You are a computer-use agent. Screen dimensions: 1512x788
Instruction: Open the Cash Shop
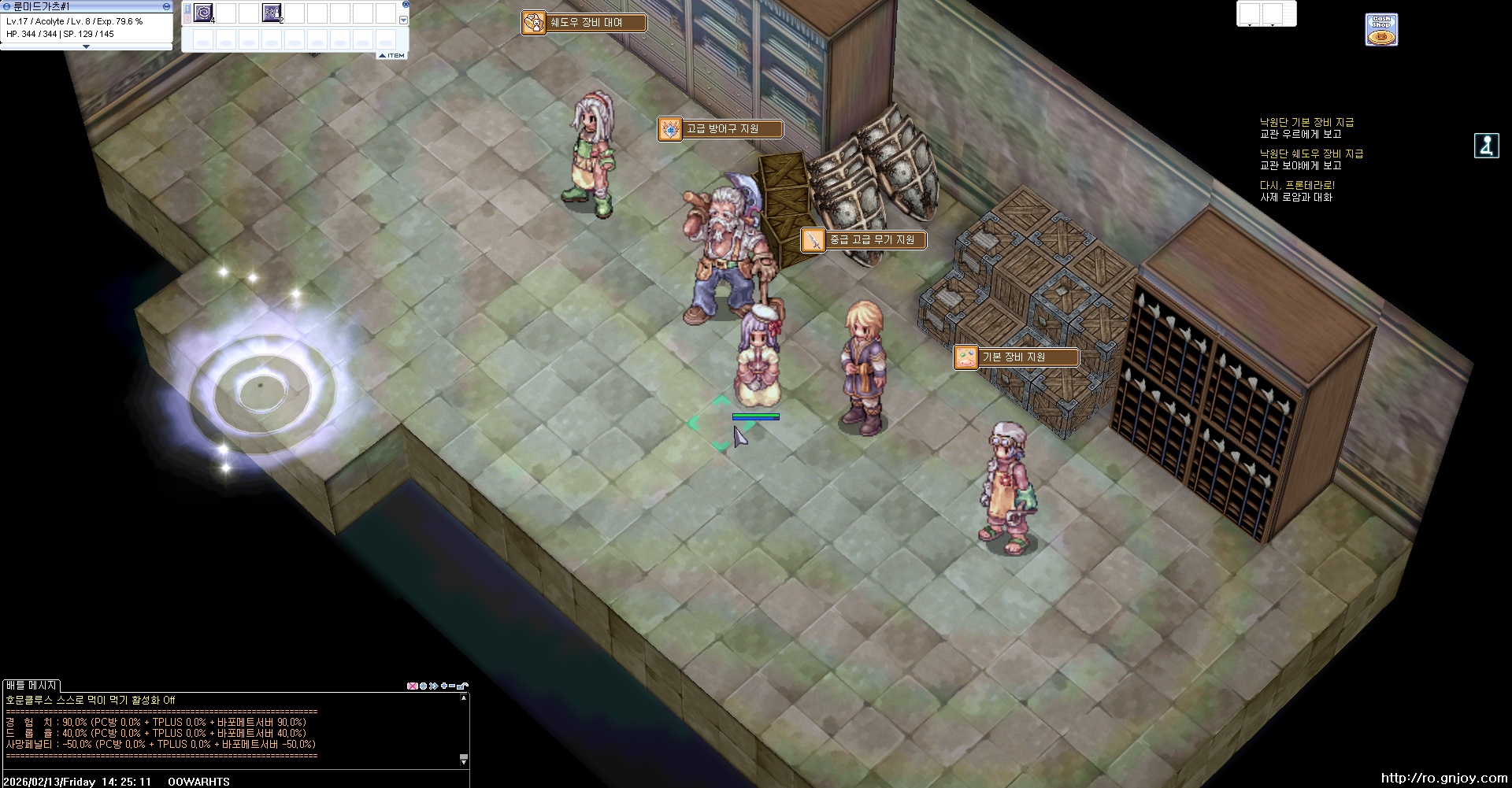[x=1381, y=30]
